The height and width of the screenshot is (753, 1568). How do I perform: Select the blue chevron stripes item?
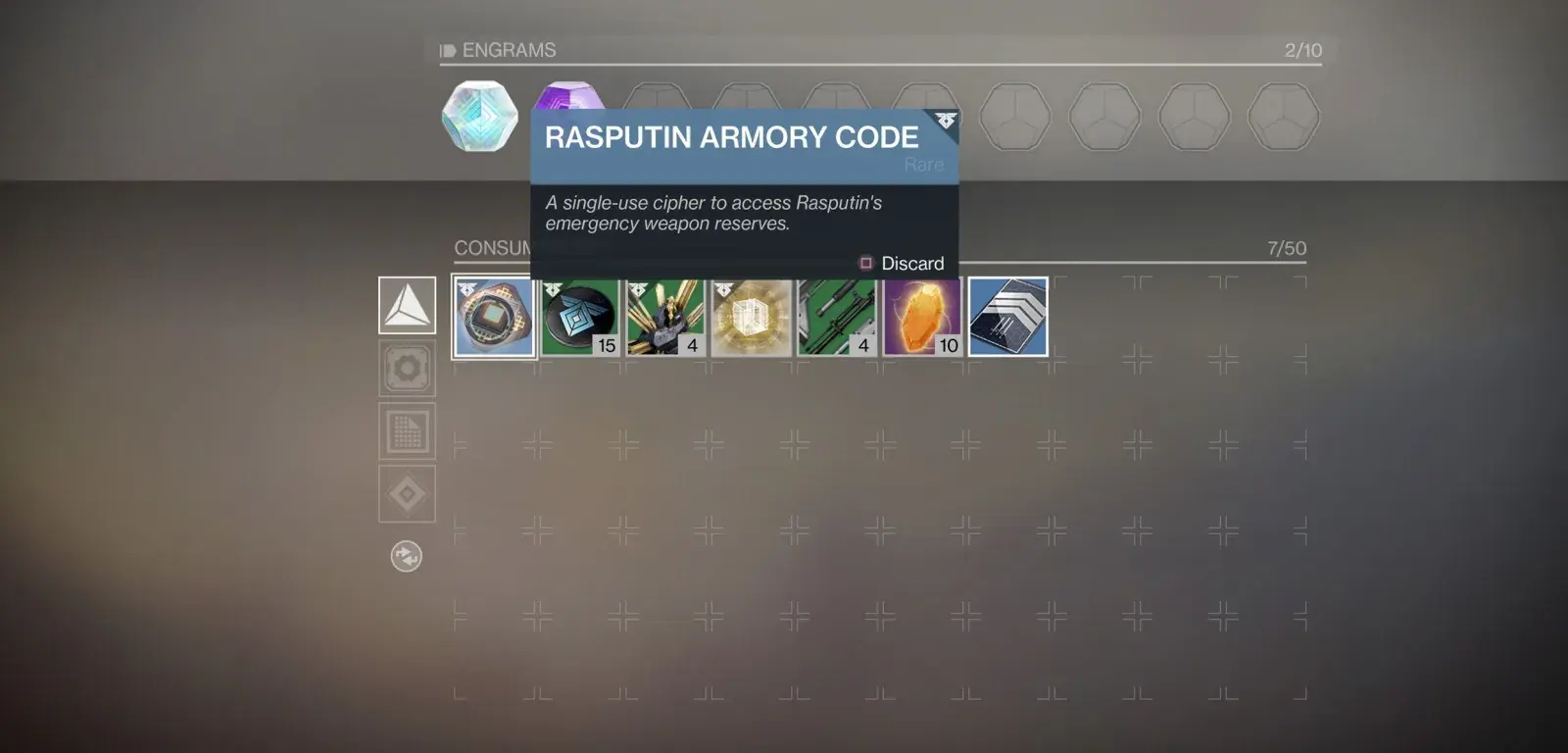(1008, 317)
